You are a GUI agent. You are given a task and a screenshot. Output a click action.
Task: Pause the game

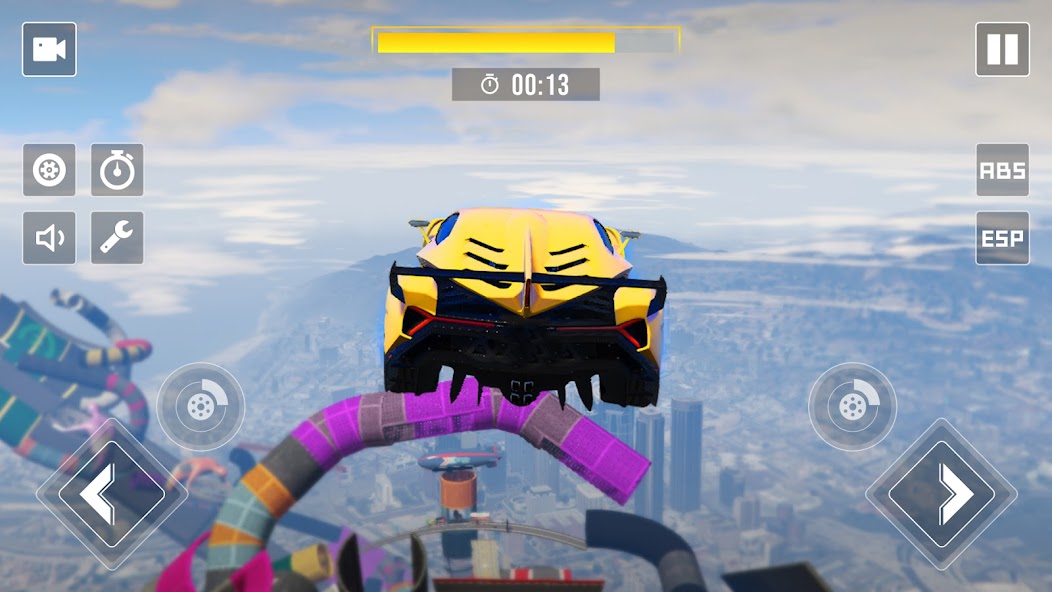pos(1002,50)
